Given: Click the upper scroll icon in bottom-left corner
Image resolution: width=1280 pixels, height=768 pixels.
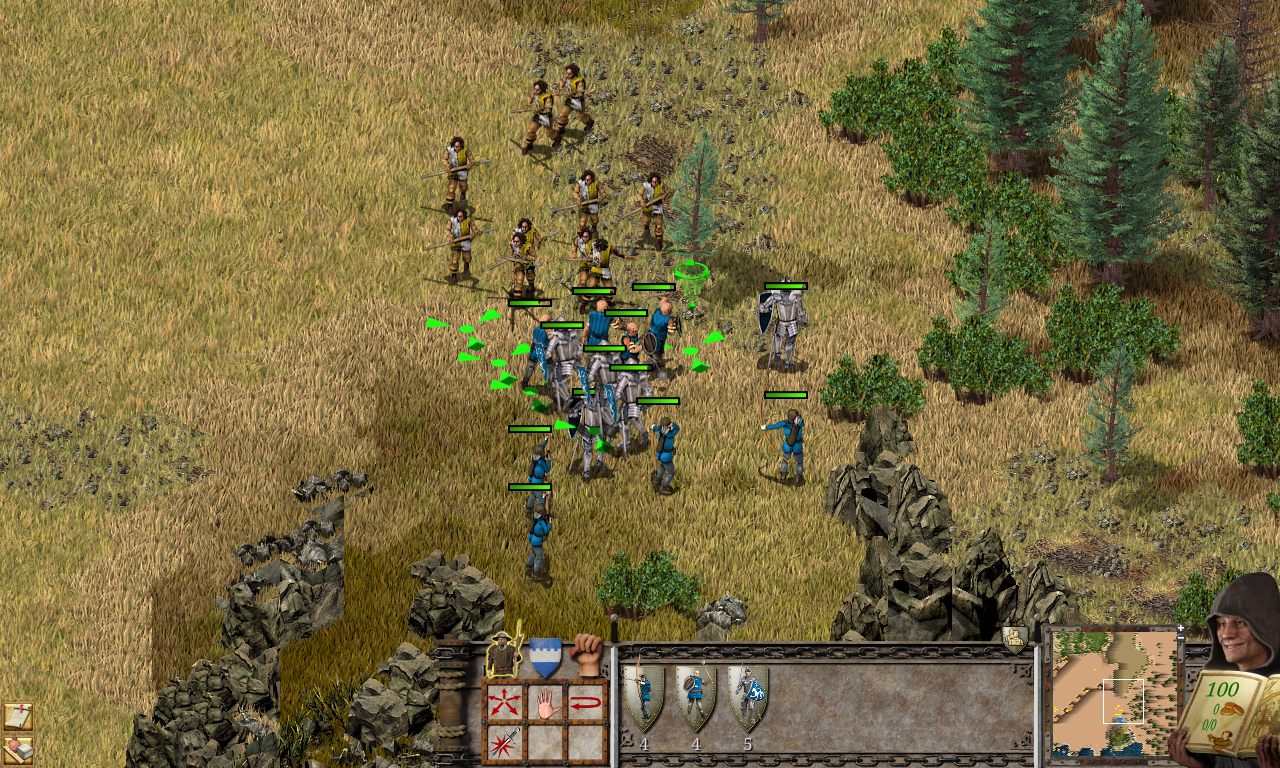Looking at the screenshot, I should [18, 715].
